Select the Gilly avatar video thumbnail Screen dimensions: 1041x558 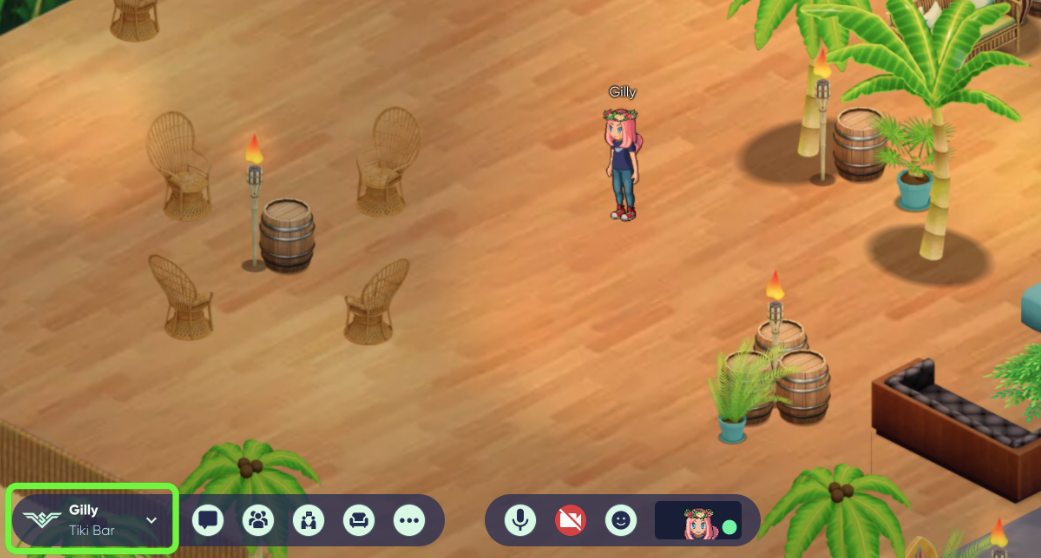click(698, 520)
